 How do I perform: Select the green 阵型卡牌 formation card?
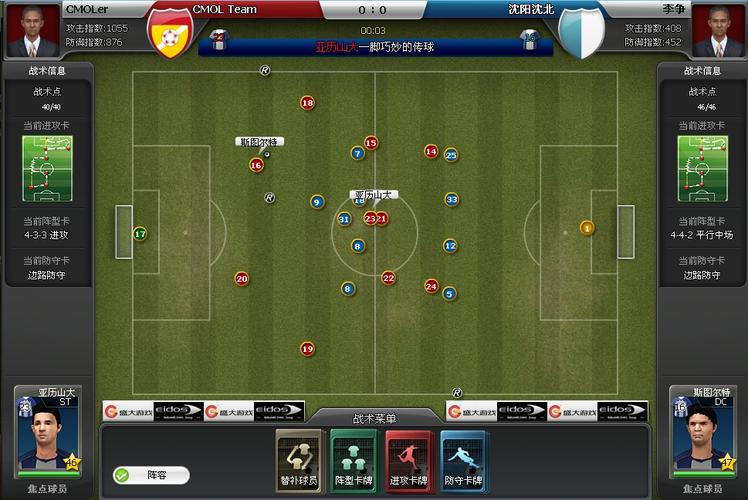[353, 461]
